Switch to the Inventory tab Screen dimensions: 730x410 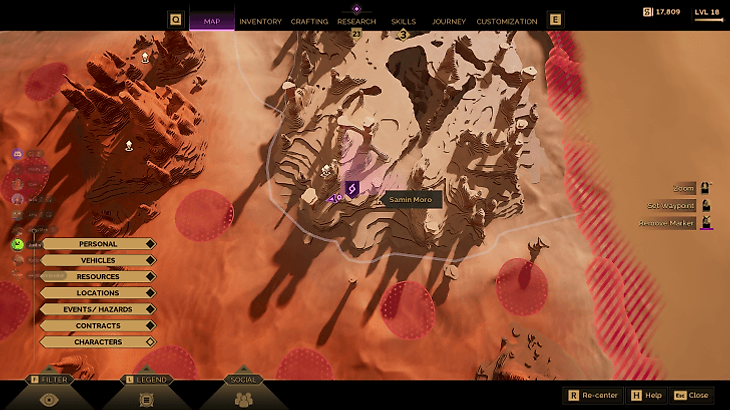click(260, 21)
